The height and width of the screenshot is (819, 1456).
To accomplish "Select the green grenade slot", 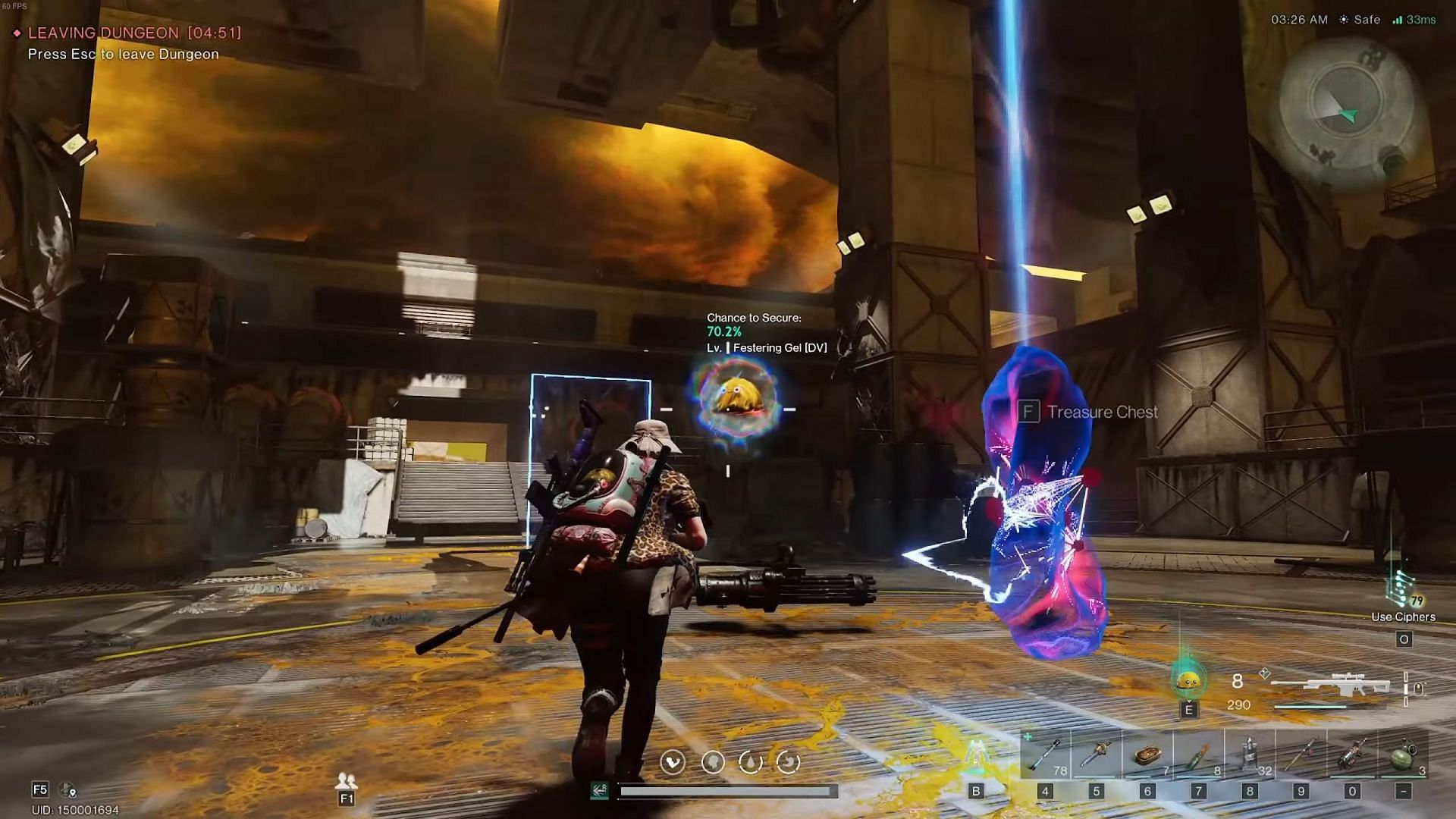I will (1404, 755).
